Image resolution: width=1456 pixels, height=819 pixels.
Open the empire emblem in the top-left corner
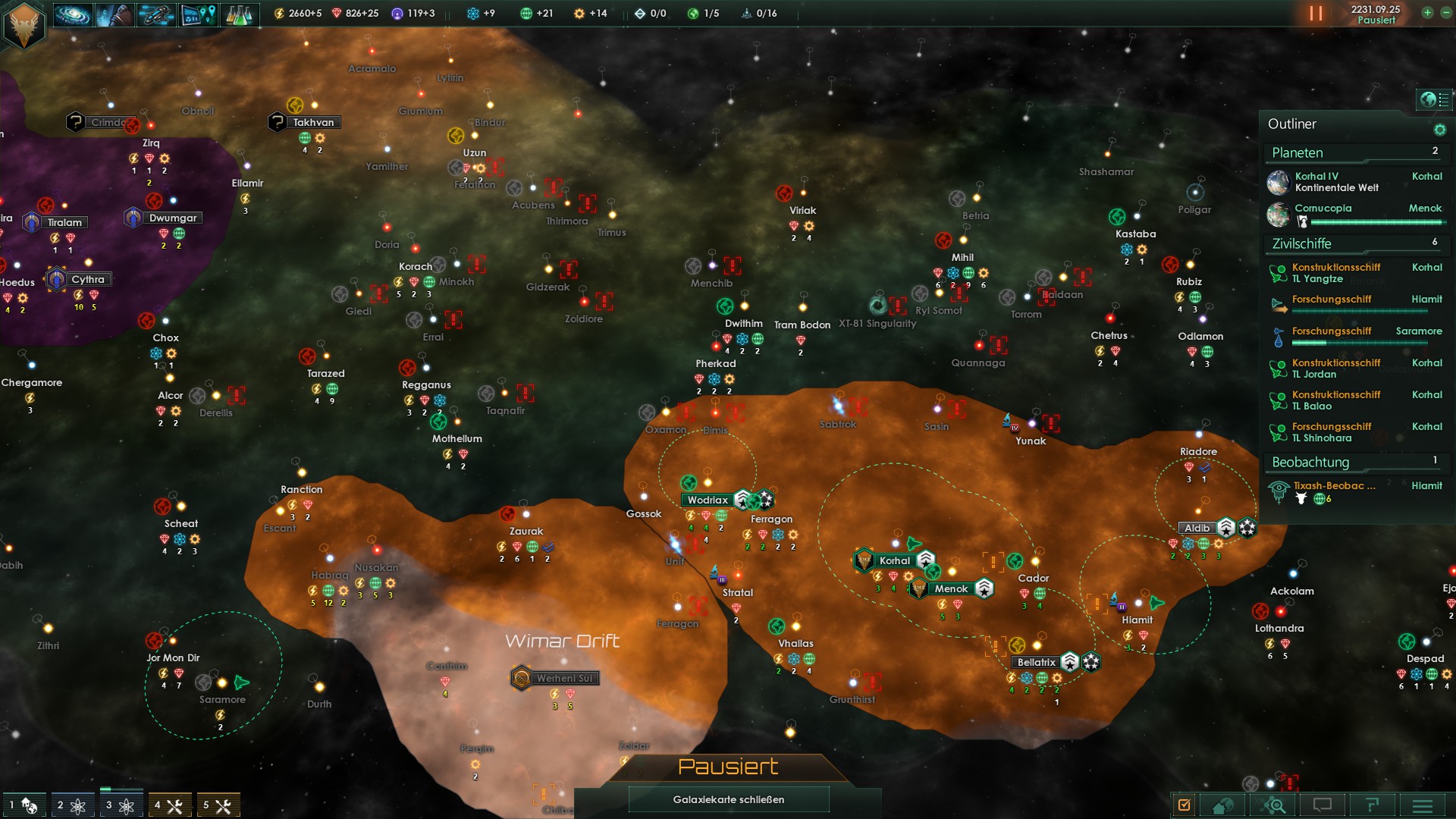(x=24, y=24)
